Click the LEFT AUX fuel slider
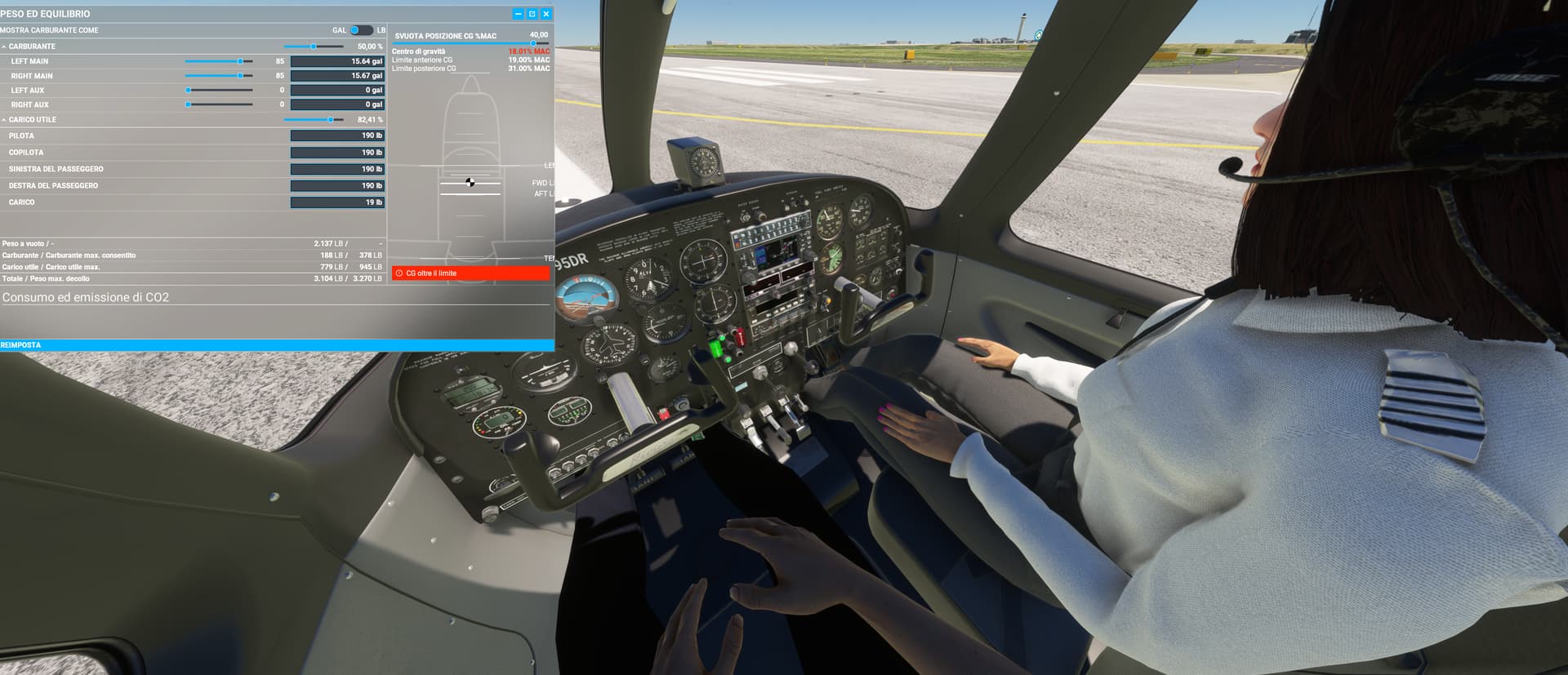This screenshot has height=675, width=1568. click(x=189, y=90)
